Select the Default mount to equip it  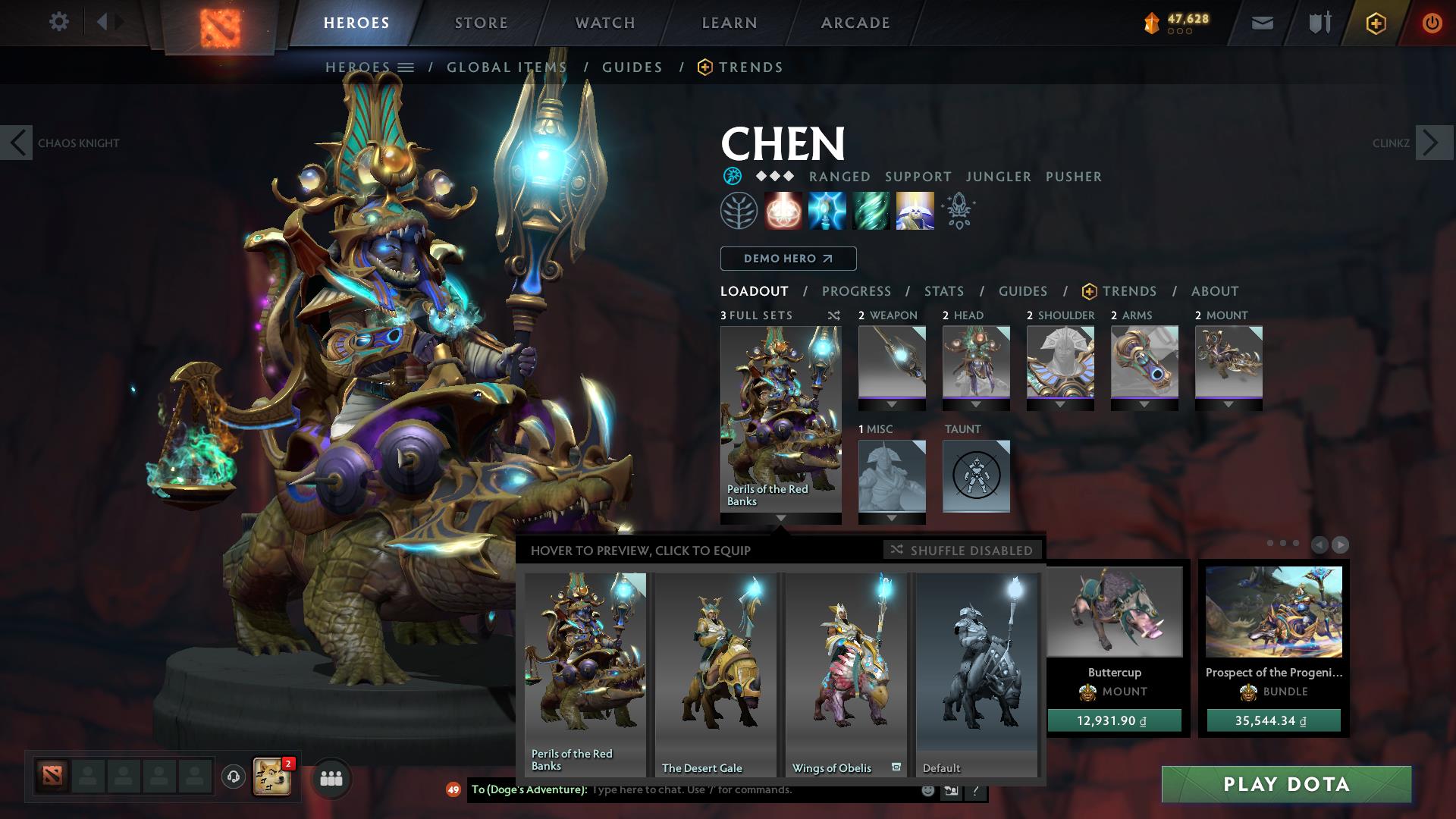pos(975,667)
